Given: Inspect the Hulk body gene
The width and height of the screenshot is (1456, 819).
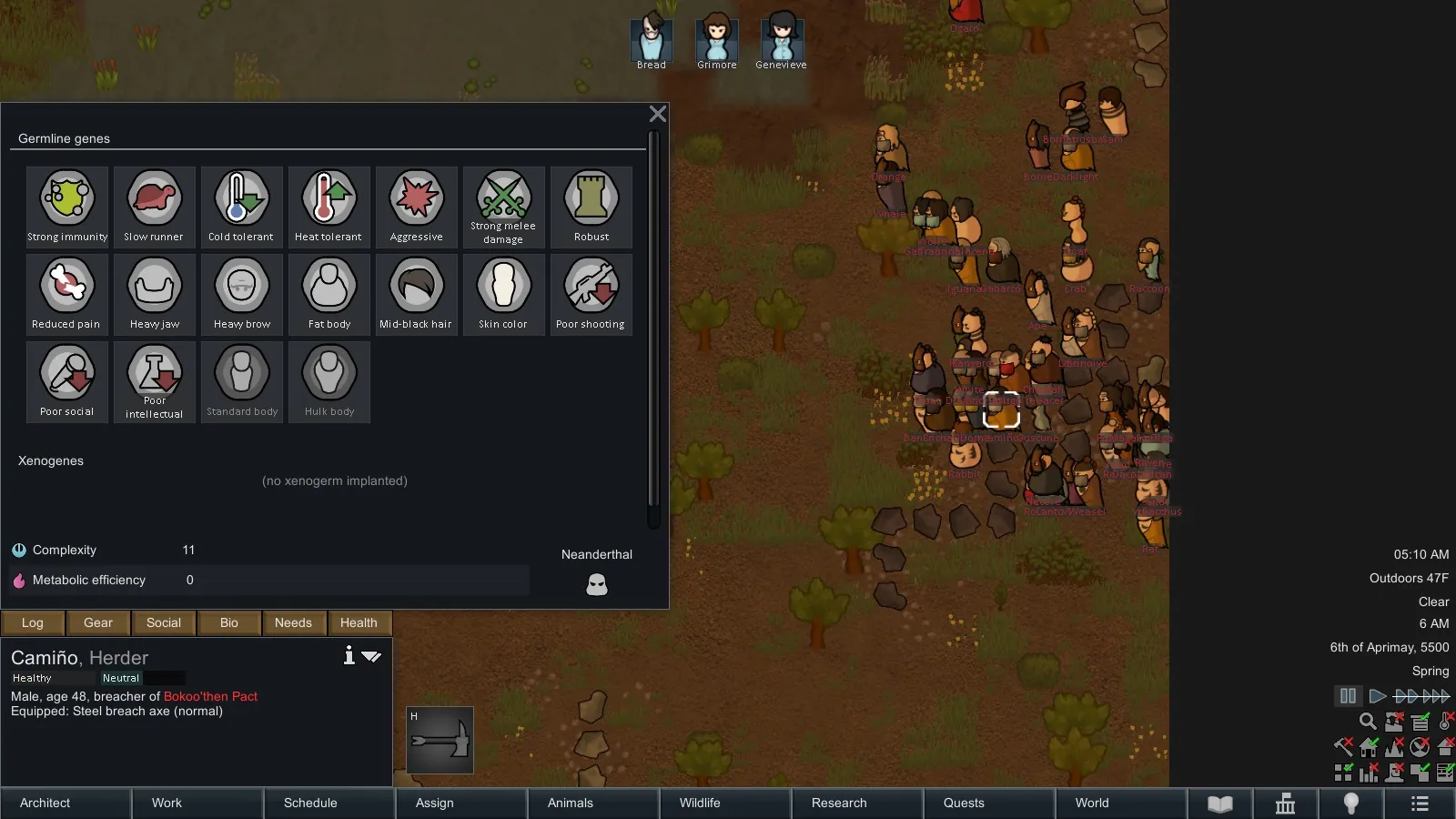Looking at the screenshot, I should pyautogui.click(x=329, y=380).
